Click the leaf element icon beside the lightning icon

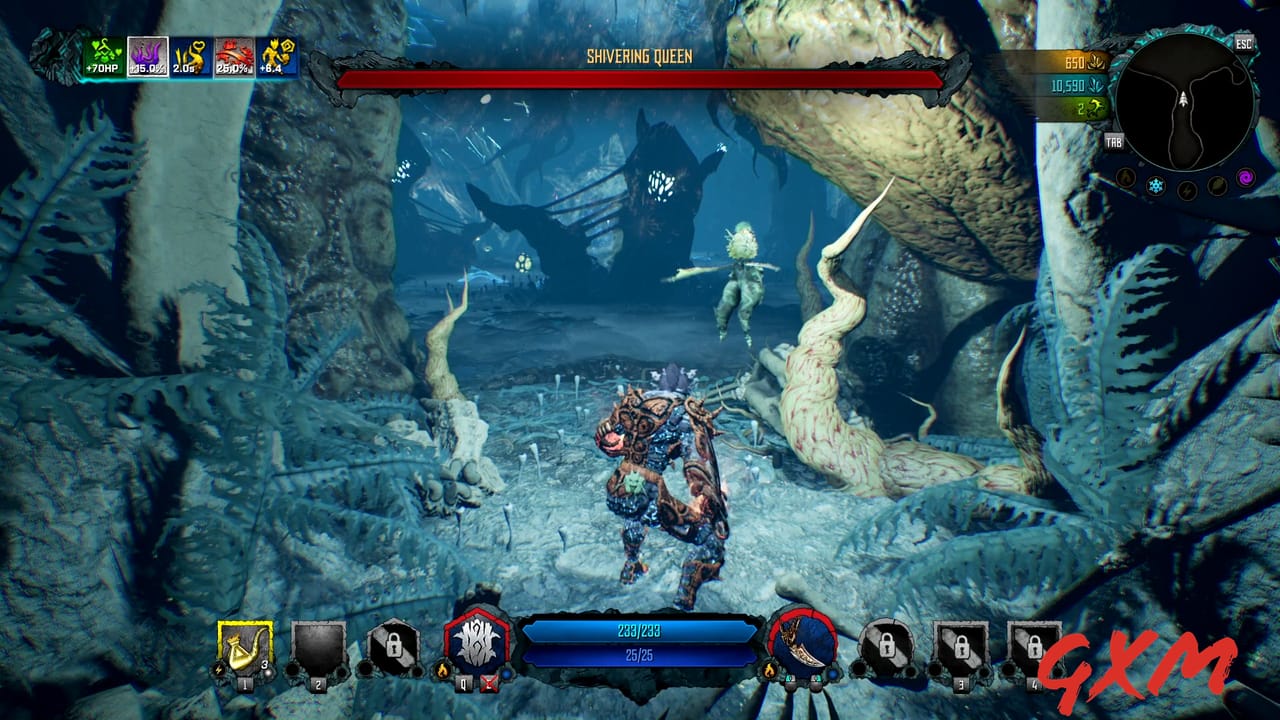click(x=1217, y=184)
